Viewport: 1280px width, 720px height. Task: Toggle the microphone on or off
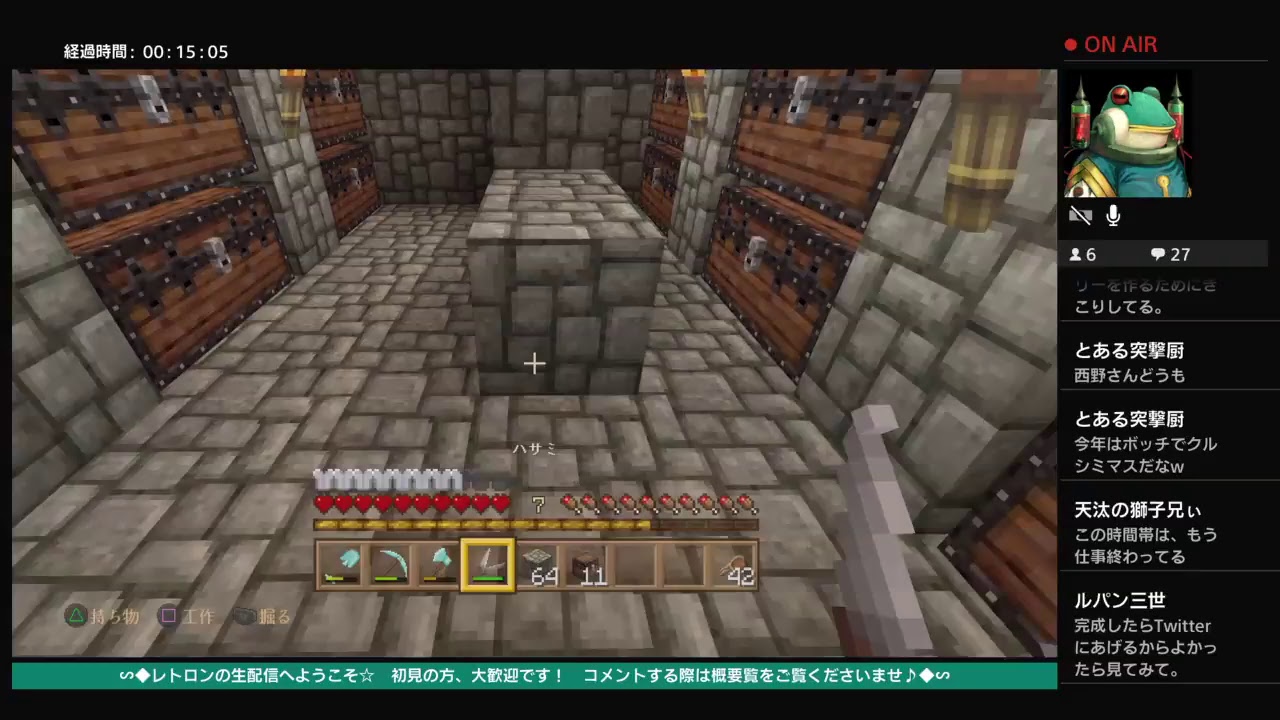click(x=1113, y=215)
